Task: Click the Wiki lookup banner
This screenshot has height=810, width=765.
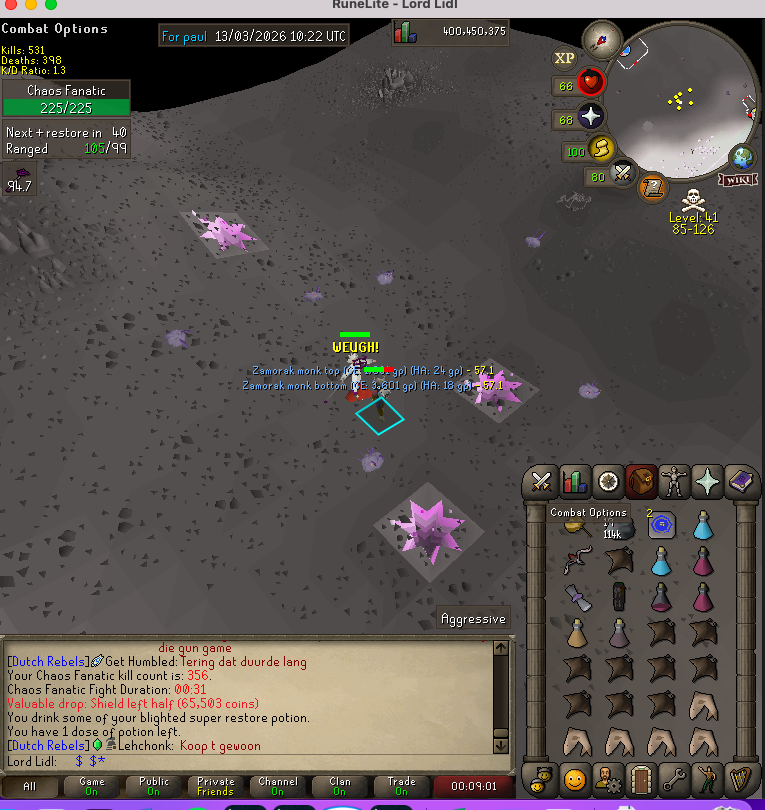Action: click(x=737, y=179)
